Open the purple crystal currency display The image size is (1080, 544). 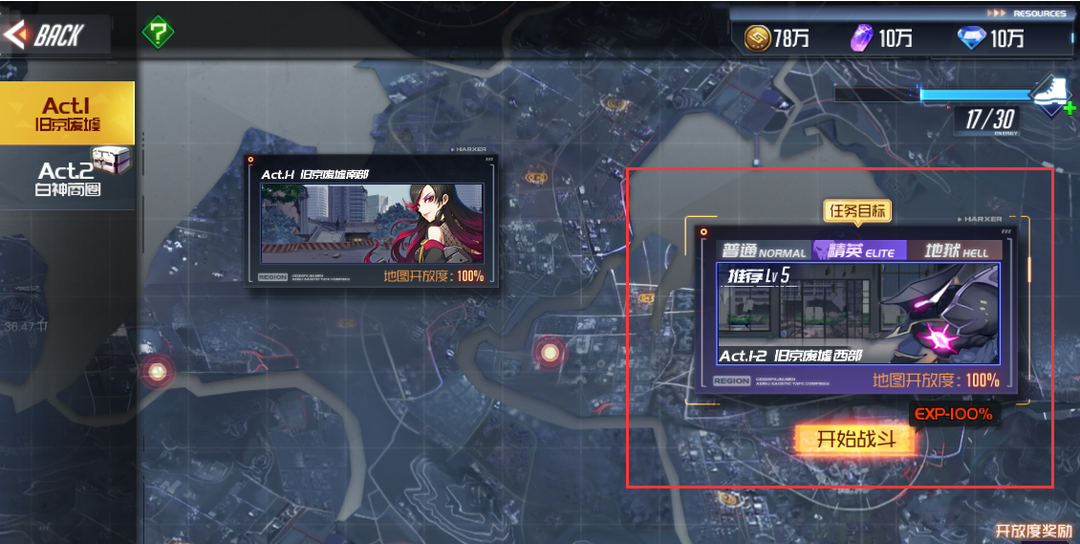click(x=882, y=38)
